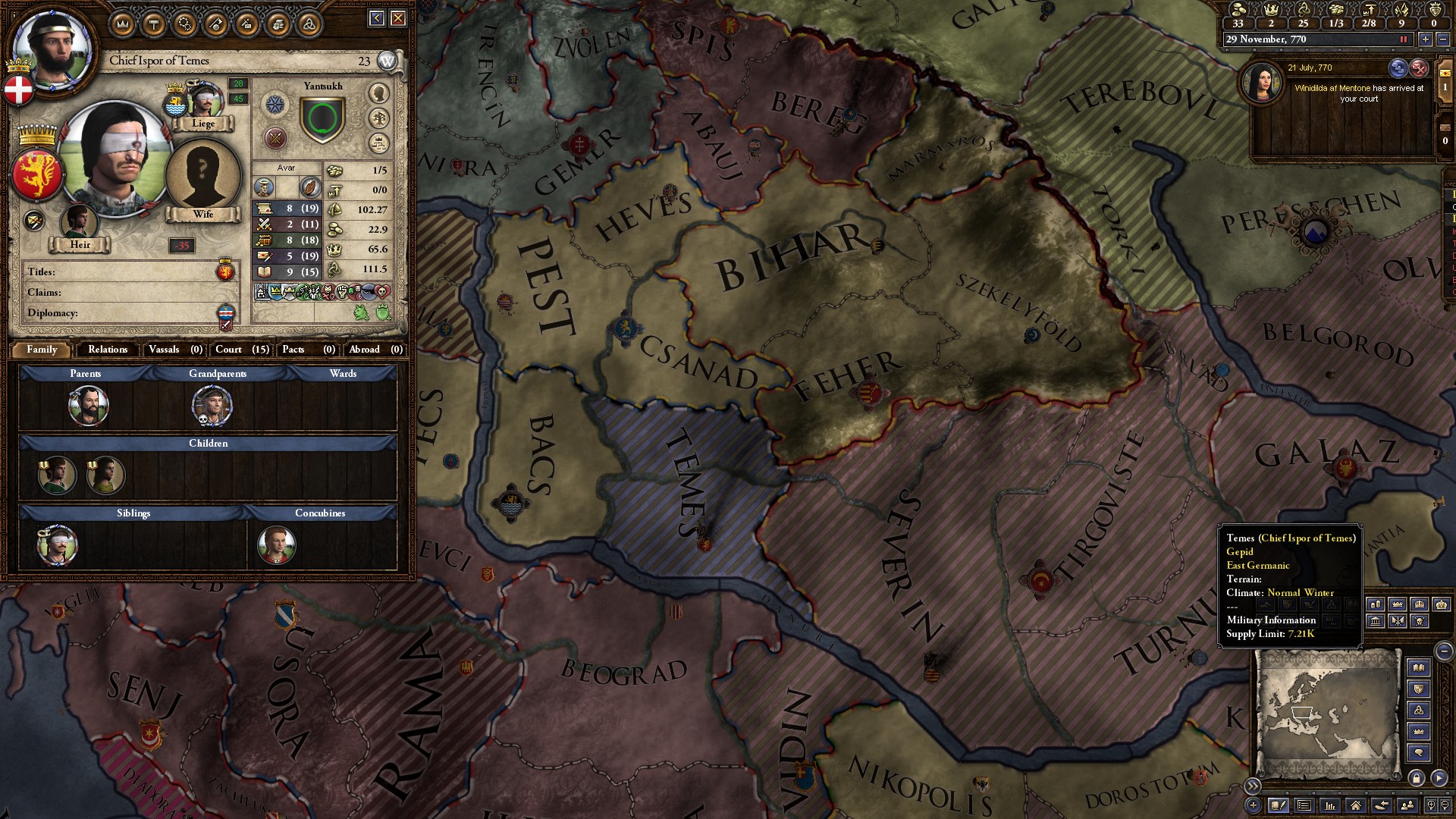Select the independent realms map mode
Viewport: 1456px width, 819px height.
tap(1398, 605)
